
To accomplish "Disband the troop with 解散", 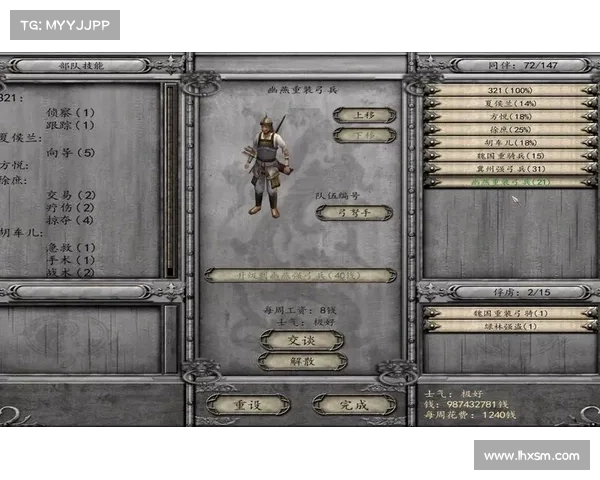I will tap(302, 361).
